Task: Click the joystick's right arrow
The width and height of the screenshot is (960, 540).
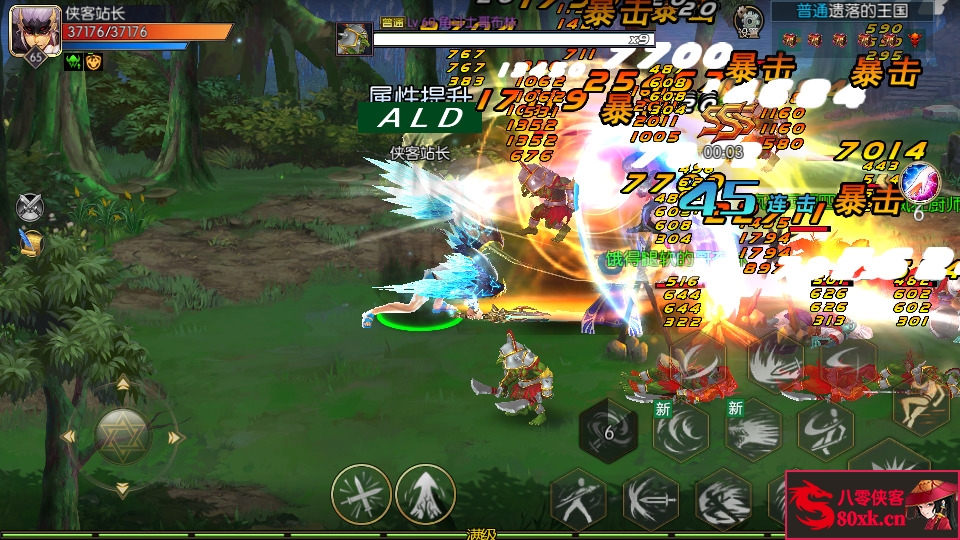Action: (176, 437)
